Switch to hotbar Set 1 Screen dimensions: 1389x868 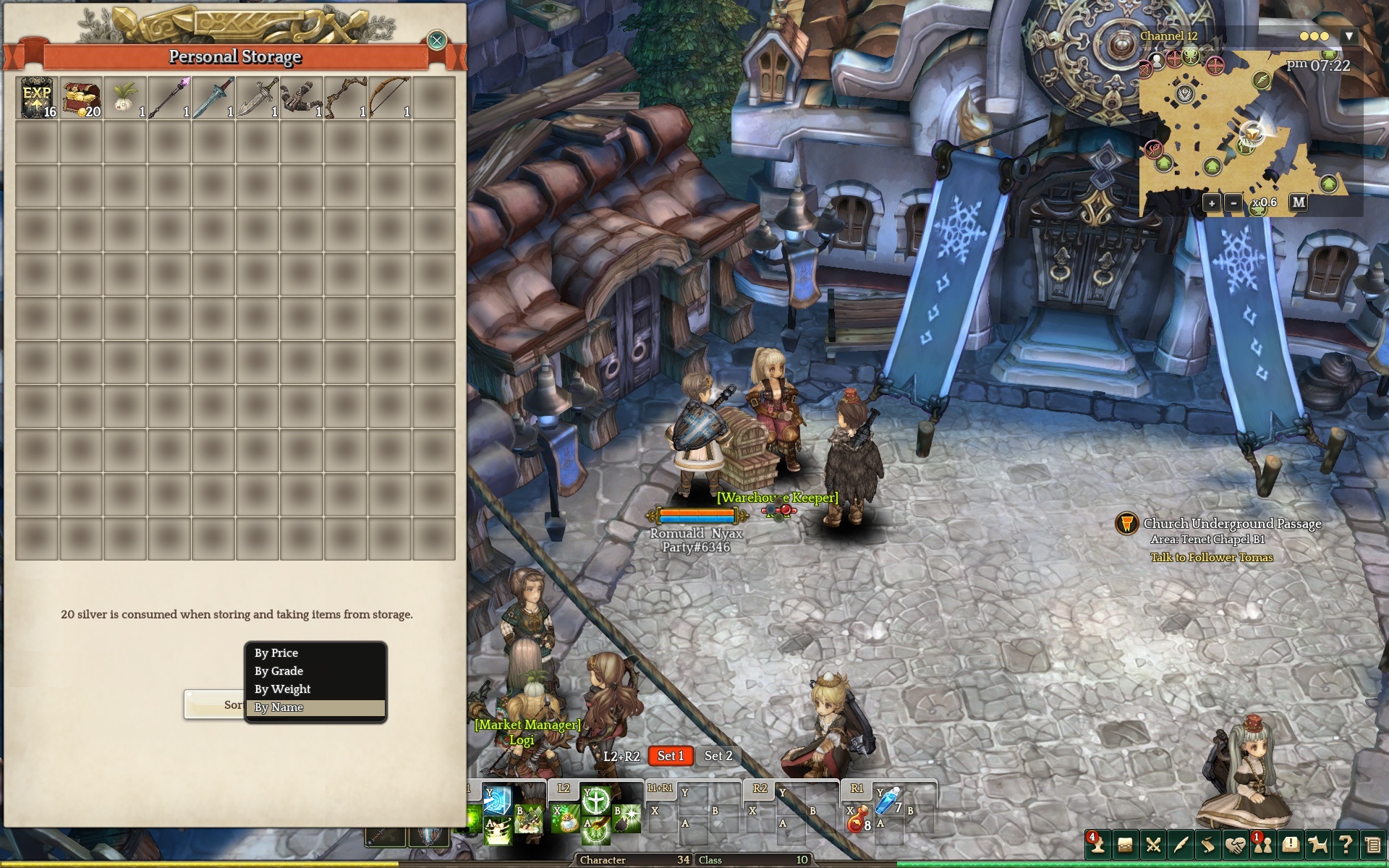(670, 756)
